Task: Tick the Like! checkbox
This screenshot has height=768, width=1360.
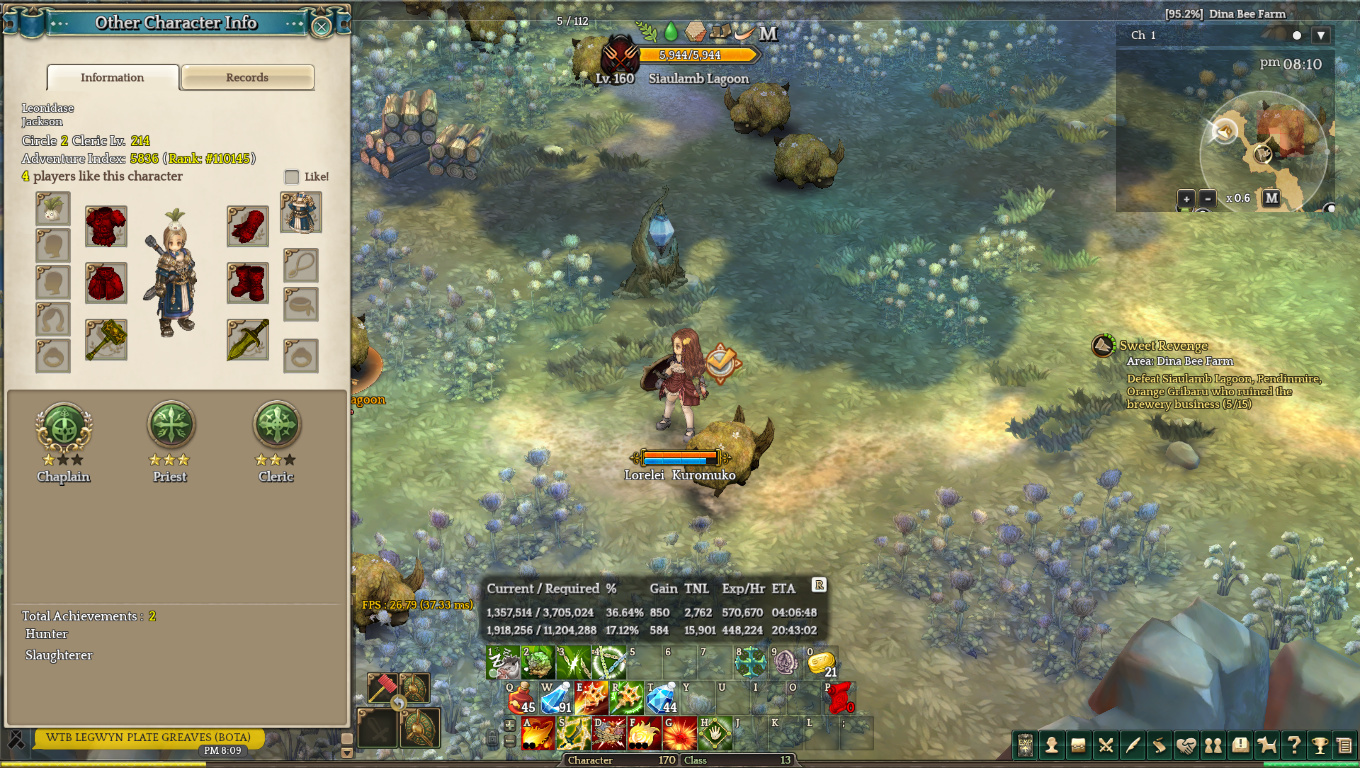Action: click(292, 177)
